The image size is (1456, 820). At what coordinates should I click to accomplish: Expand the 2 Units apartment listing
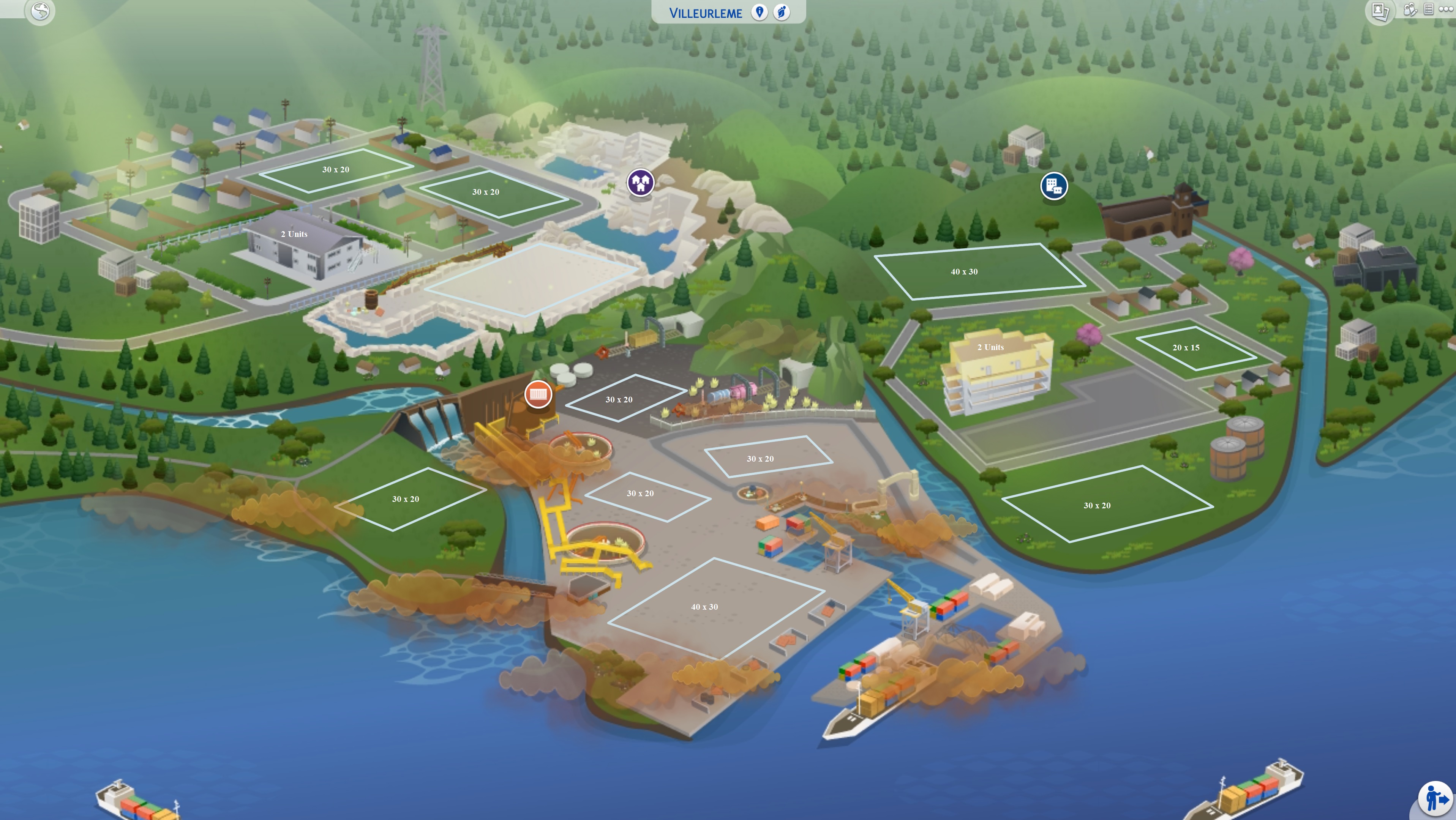pyautogui.click(x=990, y=347)
